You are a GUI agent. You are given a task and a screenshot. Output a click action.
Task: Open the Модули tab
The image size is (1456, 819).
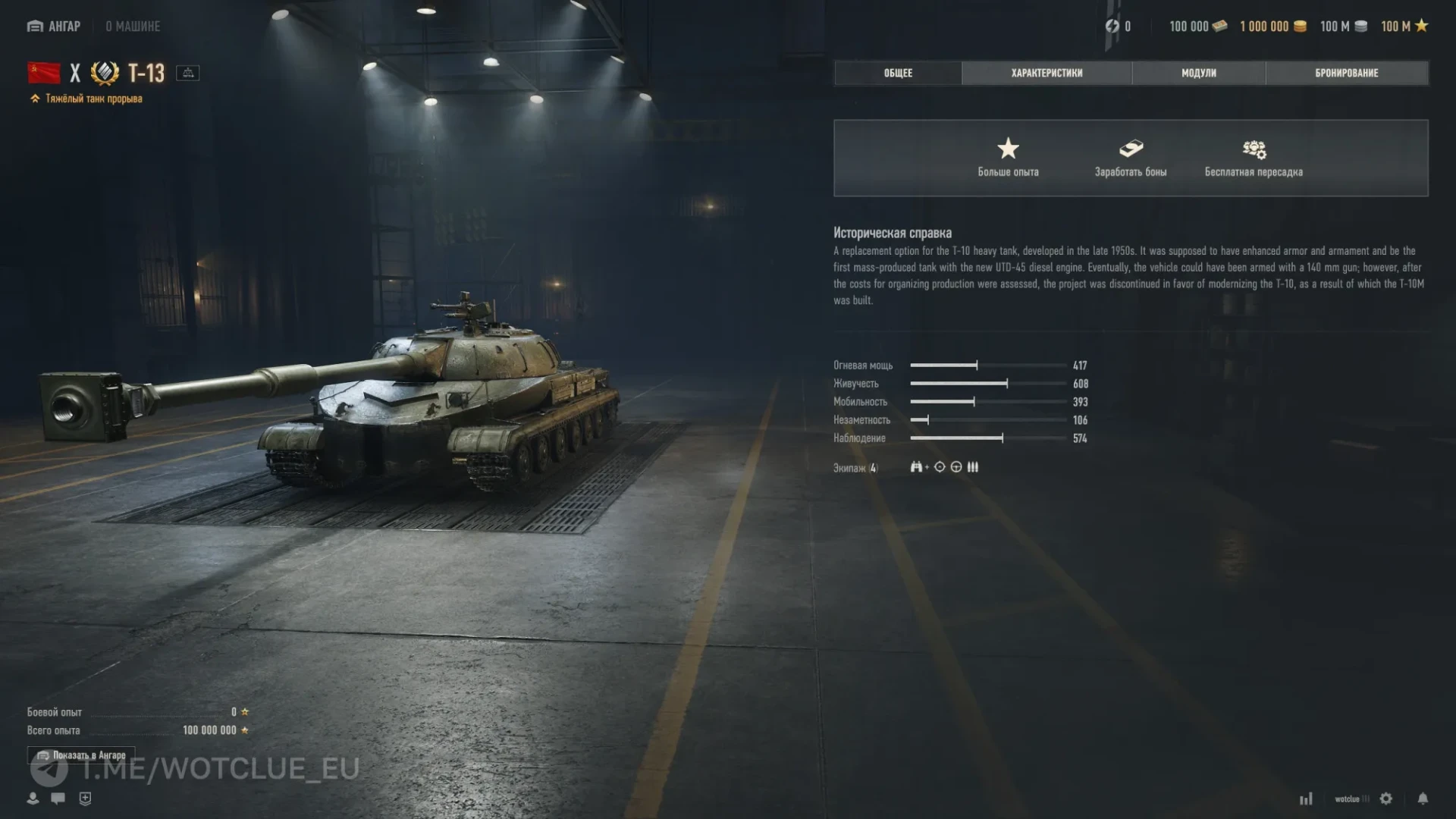click(1198, 73)
